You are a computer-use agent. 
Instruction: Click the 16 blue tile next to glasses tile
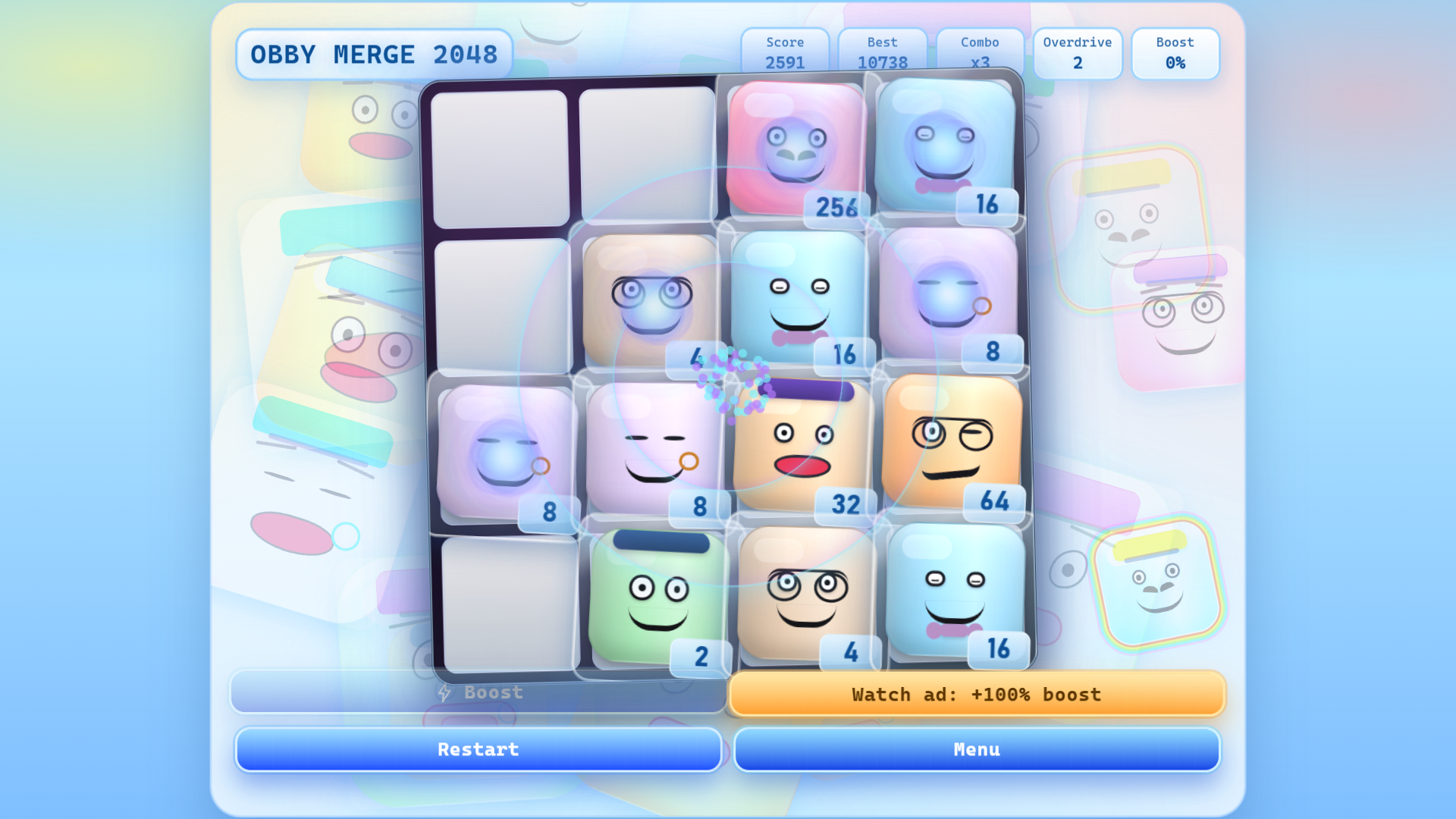[800, 296]
